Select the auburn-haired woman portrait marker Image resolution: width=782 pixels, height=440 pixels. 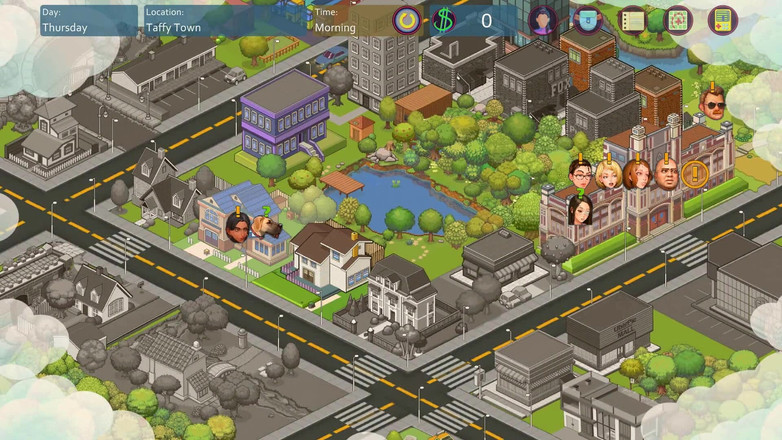(x=637, y=174)
